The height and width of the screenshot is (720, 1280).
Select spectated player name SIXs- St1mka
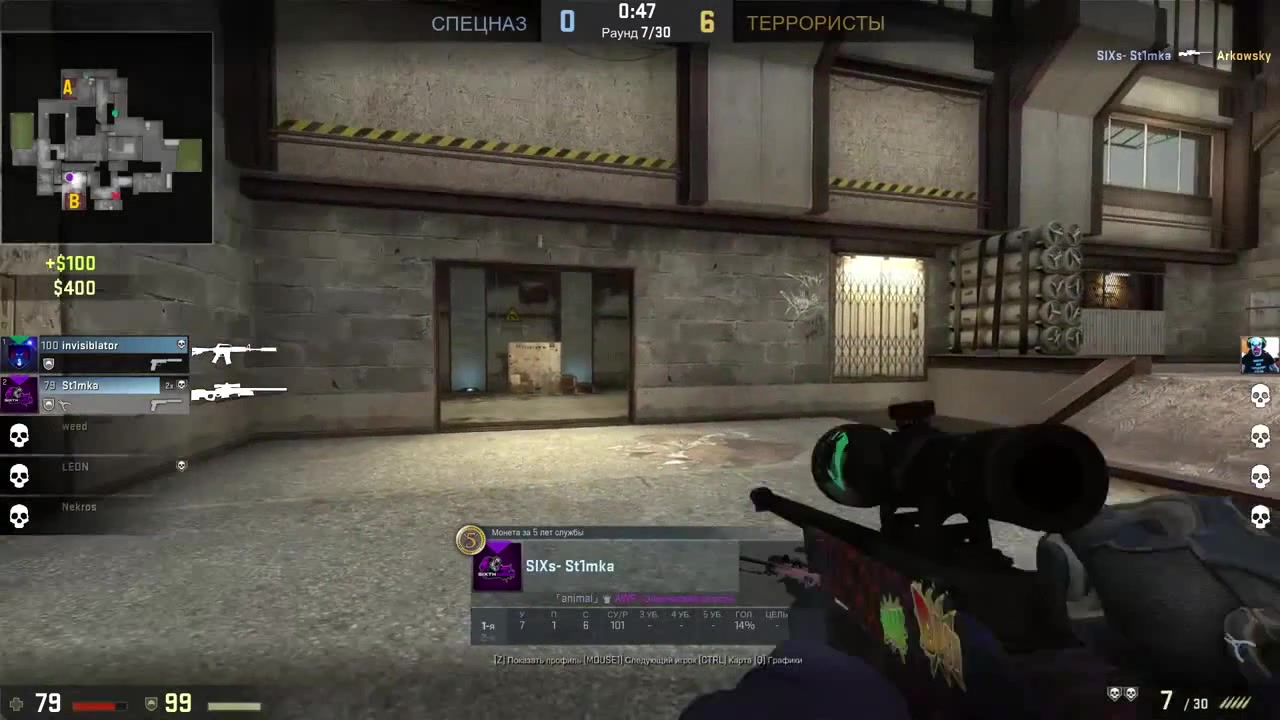click(570, 566)
